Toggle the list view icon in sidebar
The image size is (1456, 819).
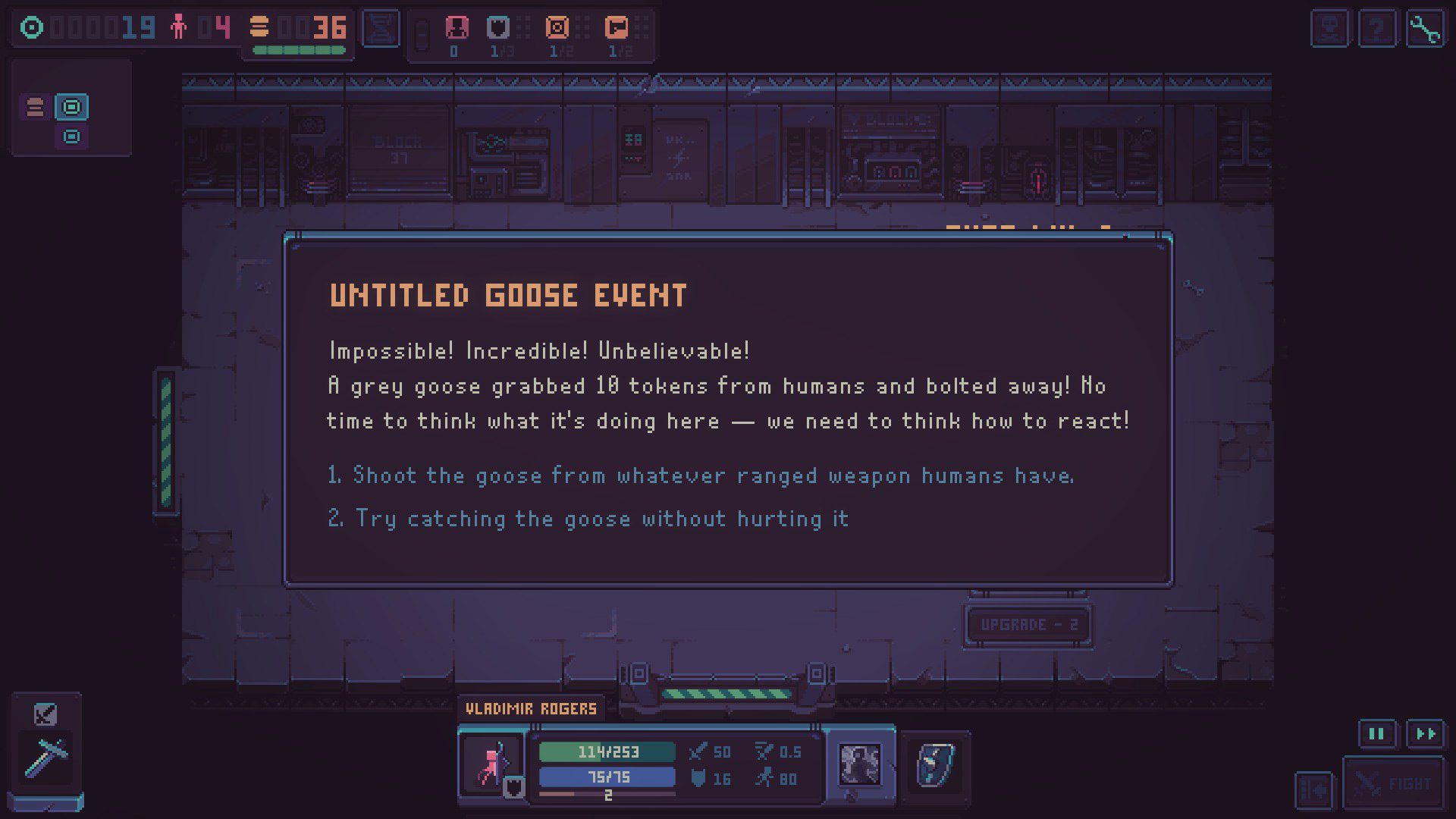point(35,107)
